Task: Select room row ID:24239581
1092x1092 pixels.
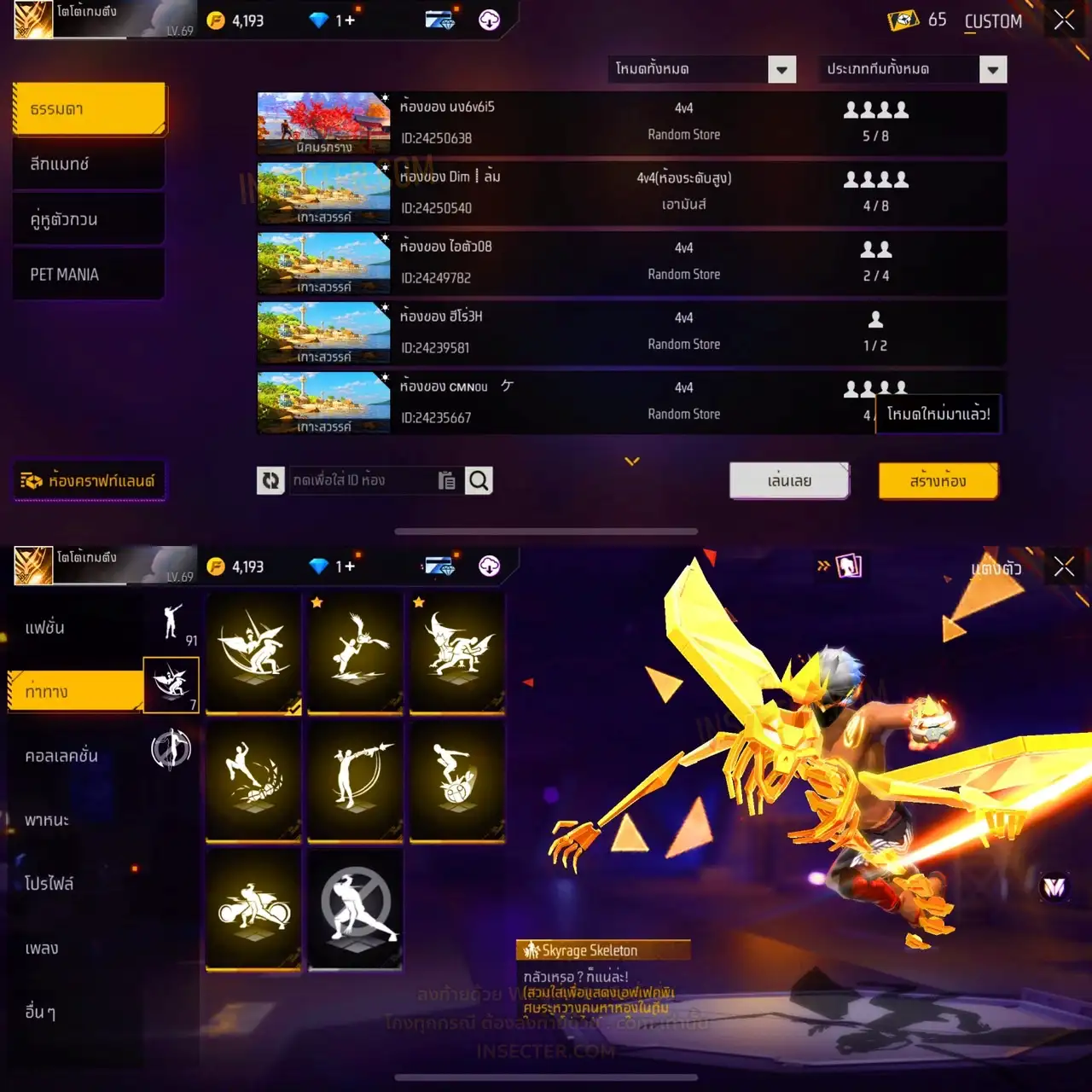Action: [631, 333]
